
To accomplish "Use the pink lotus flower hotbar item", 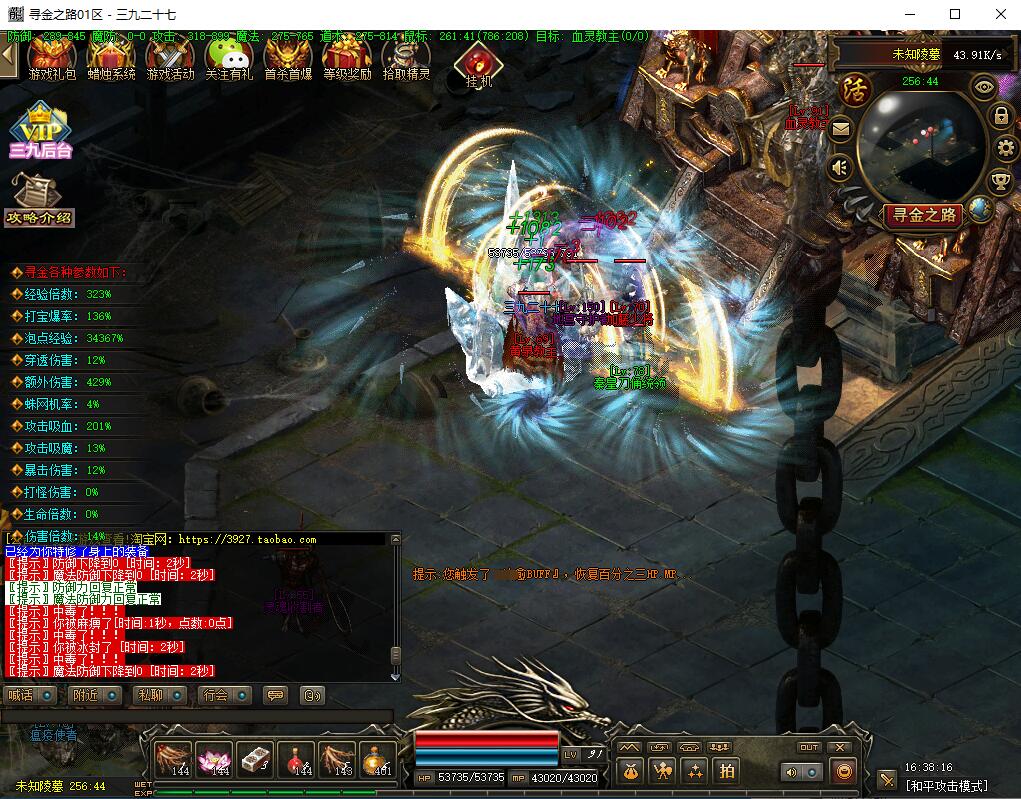I will point(213,761).
